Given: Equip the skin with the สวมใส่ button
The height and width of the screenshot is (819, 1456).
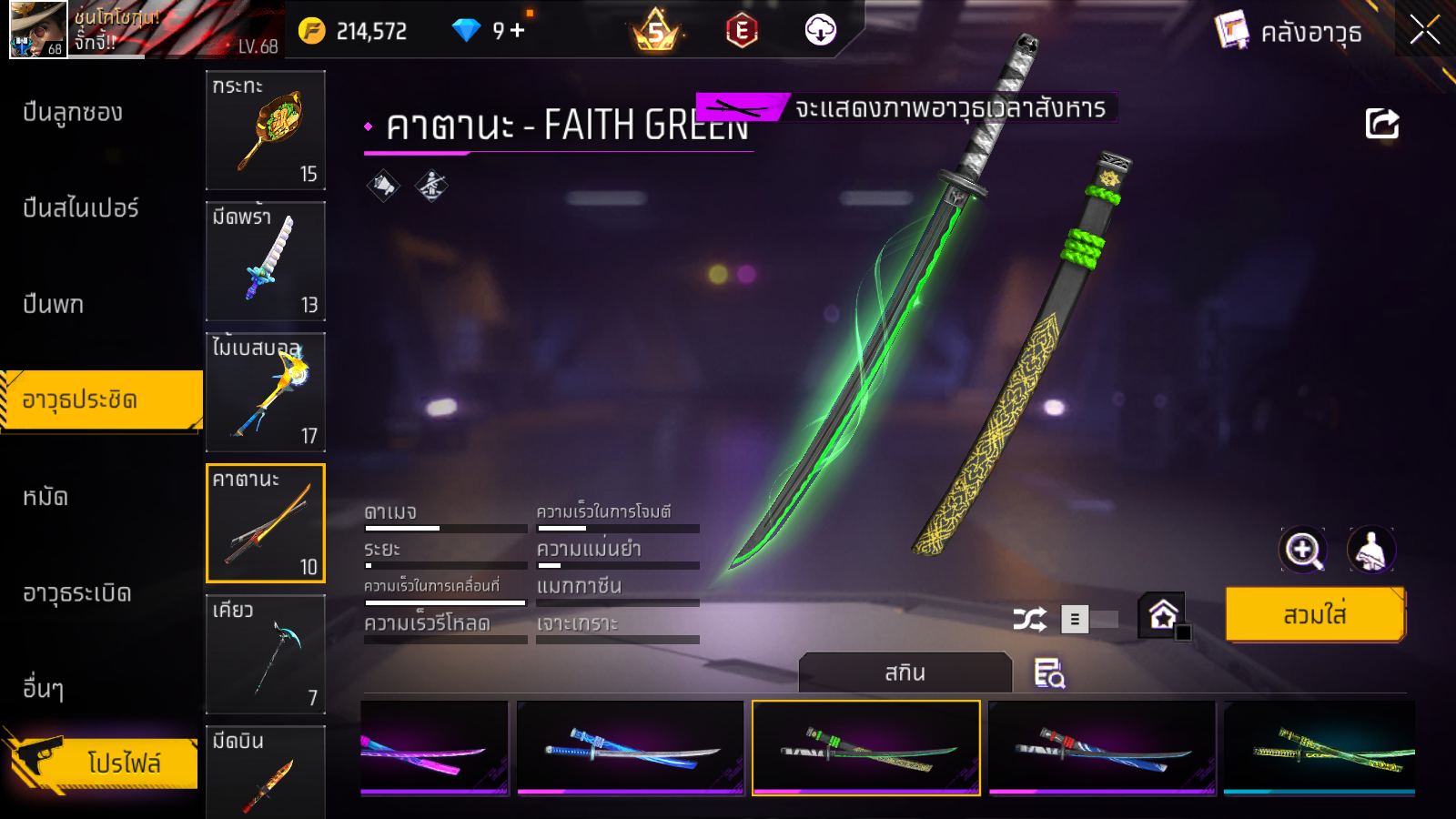Looking at the screenshot, I should pos(1315,615).
